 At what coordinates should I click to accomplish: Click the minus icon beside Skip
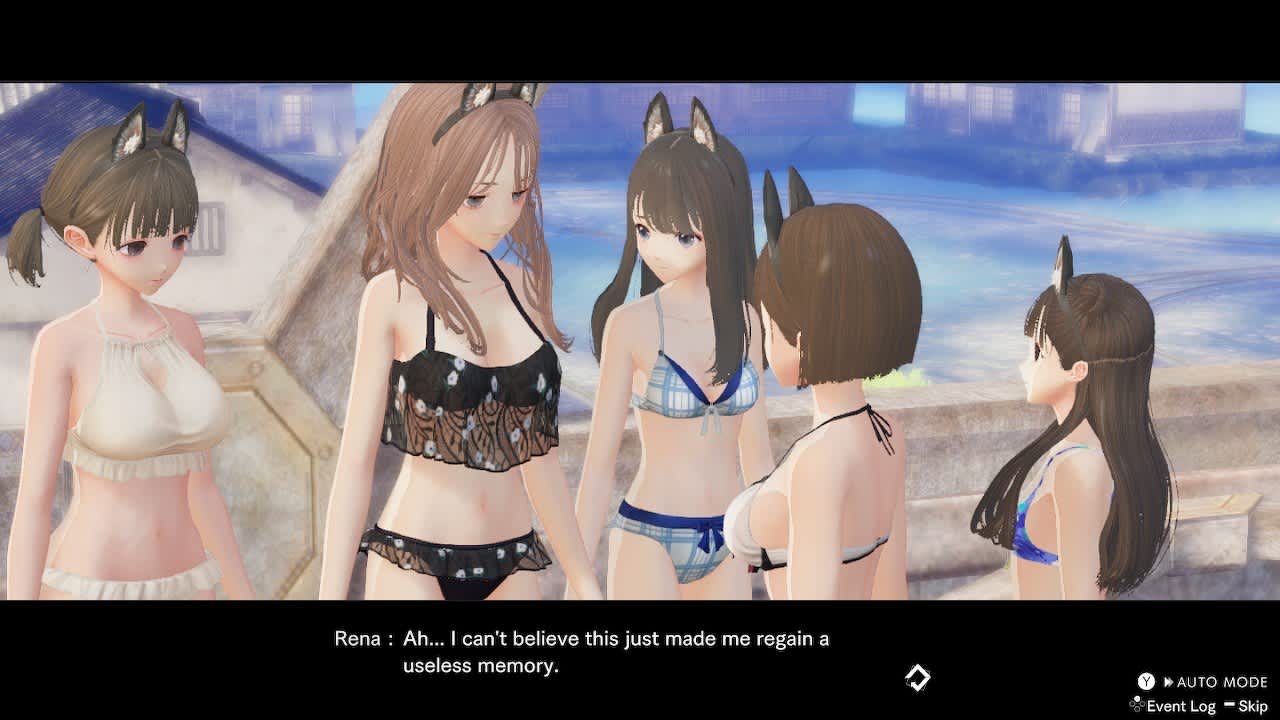coord(1231,704)
